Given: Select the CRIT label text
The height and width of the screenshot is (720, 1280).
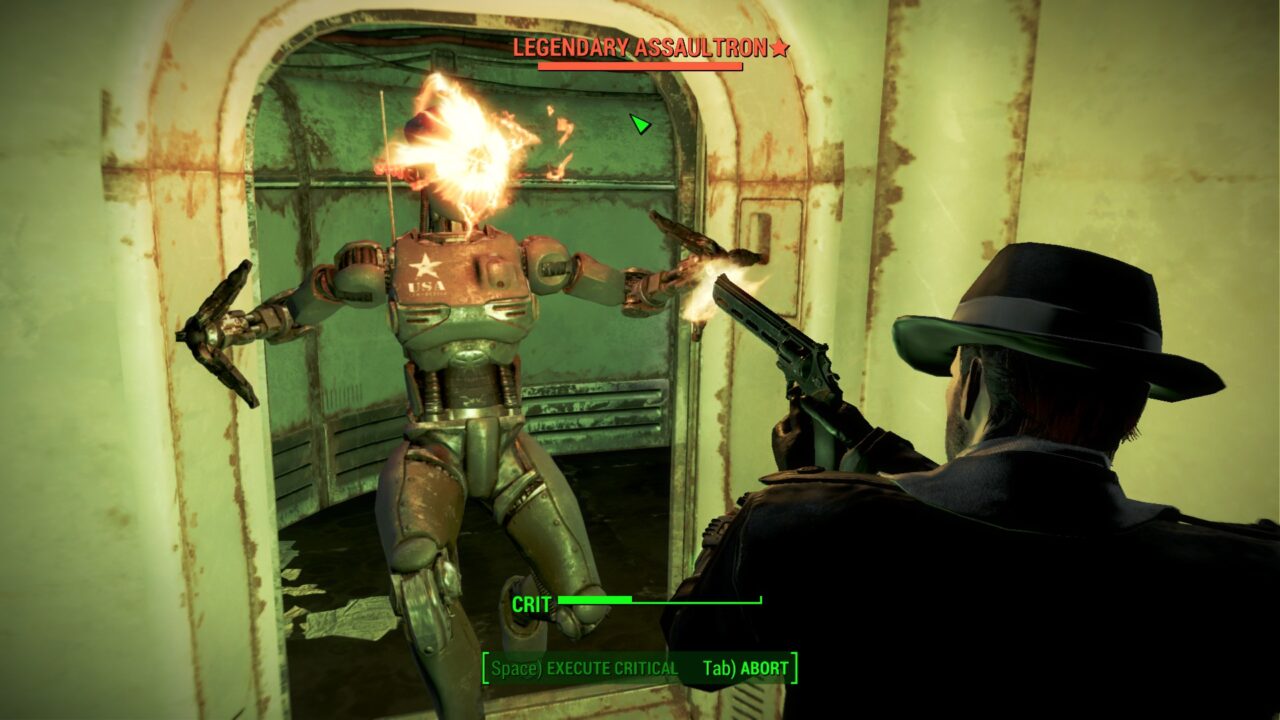Looking at the screenshot, I should 533,602.
